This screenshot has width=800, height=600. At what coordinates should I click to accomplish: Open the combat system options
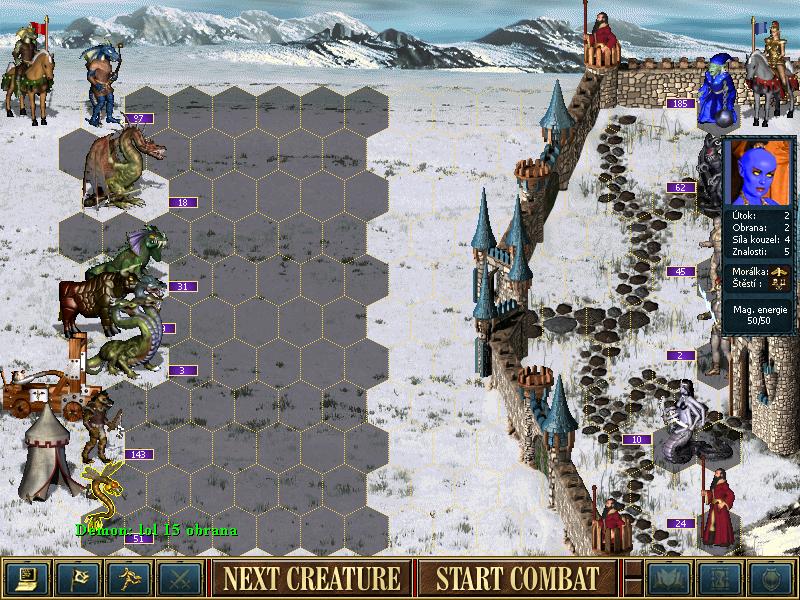(x=26, y=578)
